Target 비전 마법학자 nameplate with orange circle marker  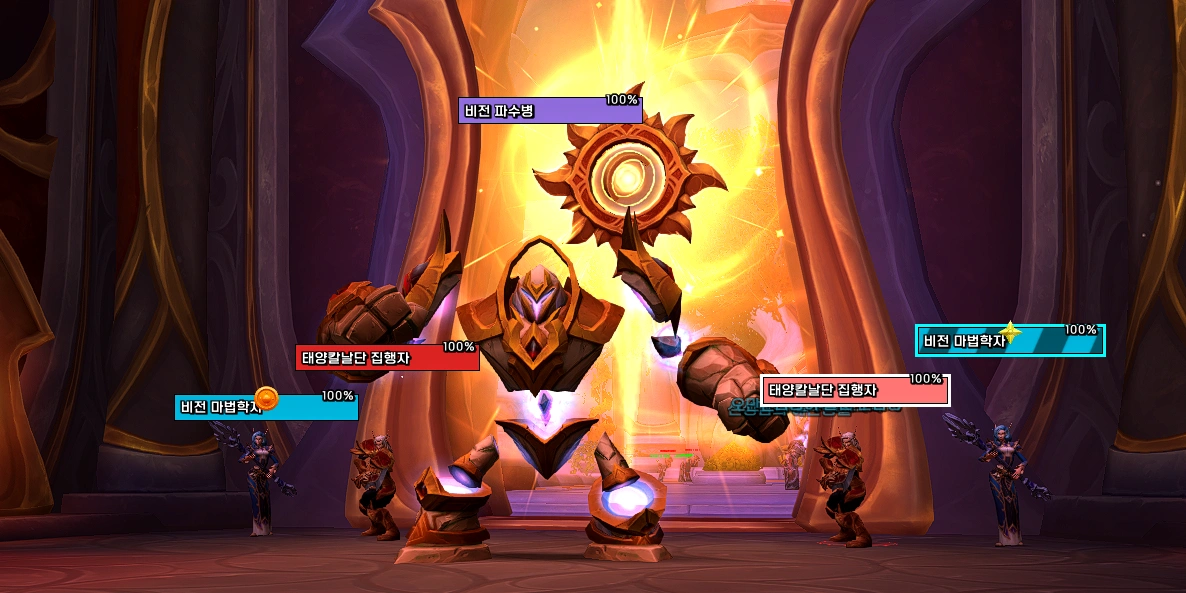pyautogui.click(x=266, y=407)
